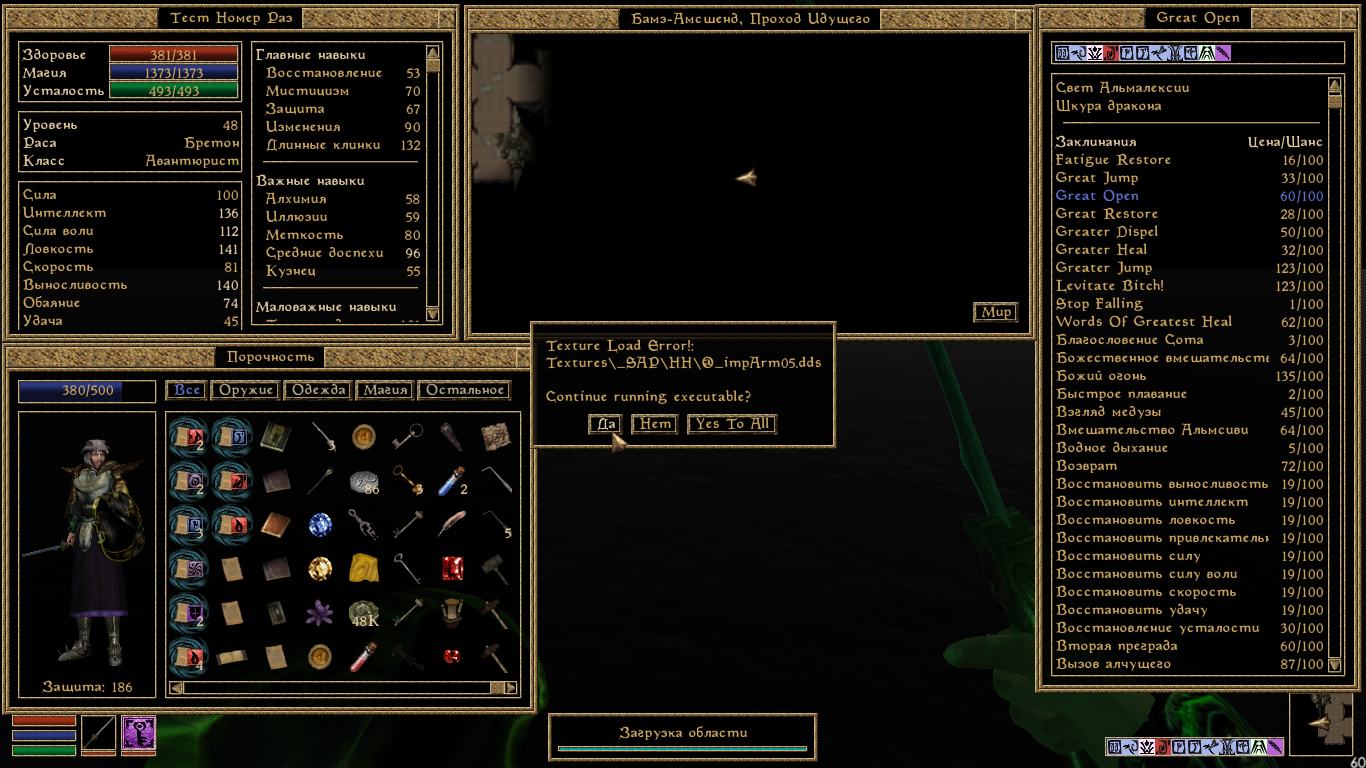1366x768 pixels.
Task: Pick the blue sapphire gem in inventory
Action: pyautogui.click(x=320, y=524)
